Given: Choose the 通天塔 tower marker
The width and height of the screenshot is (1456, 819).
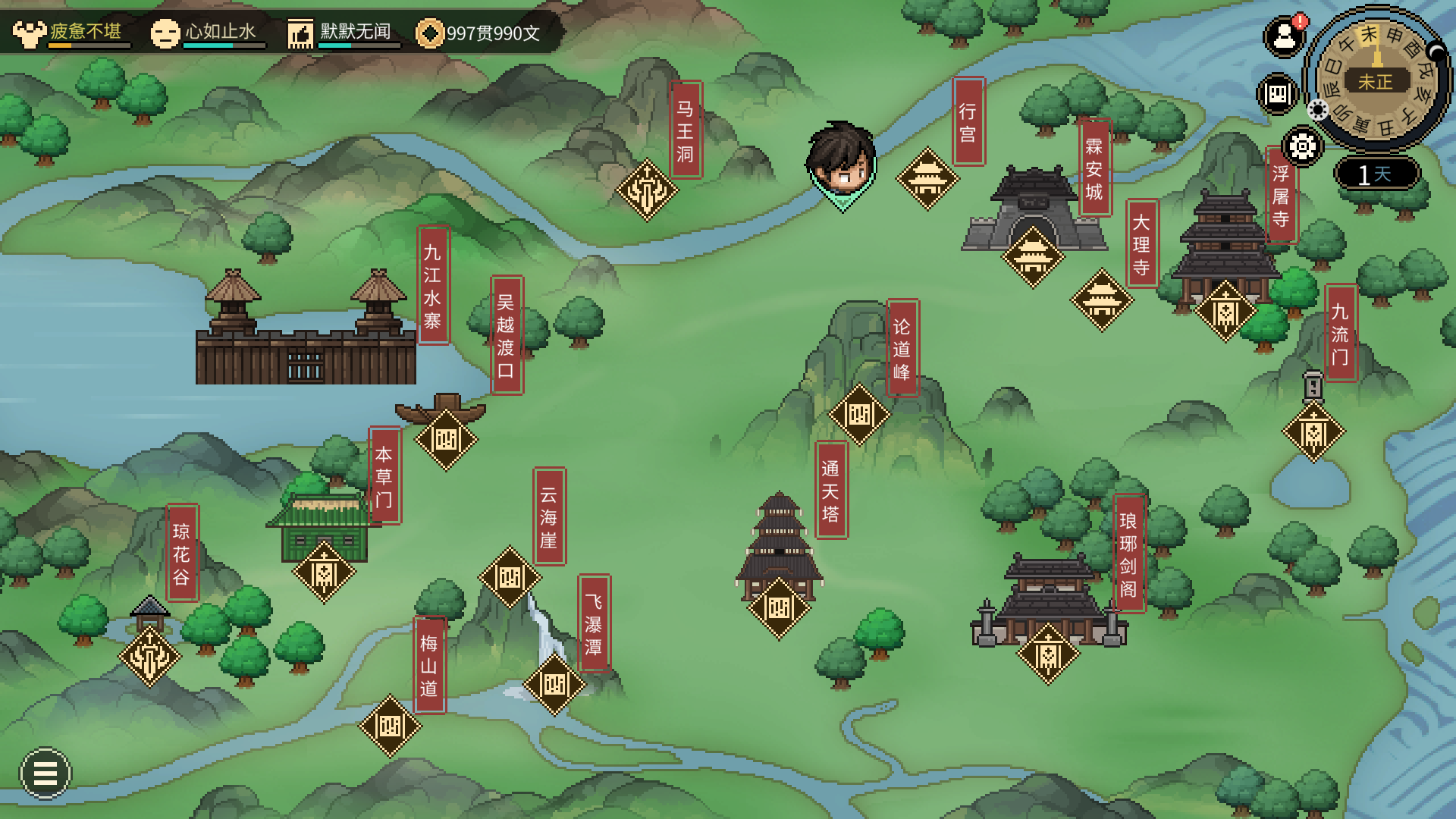Looking at the screenshot, I should pos(779,607).
